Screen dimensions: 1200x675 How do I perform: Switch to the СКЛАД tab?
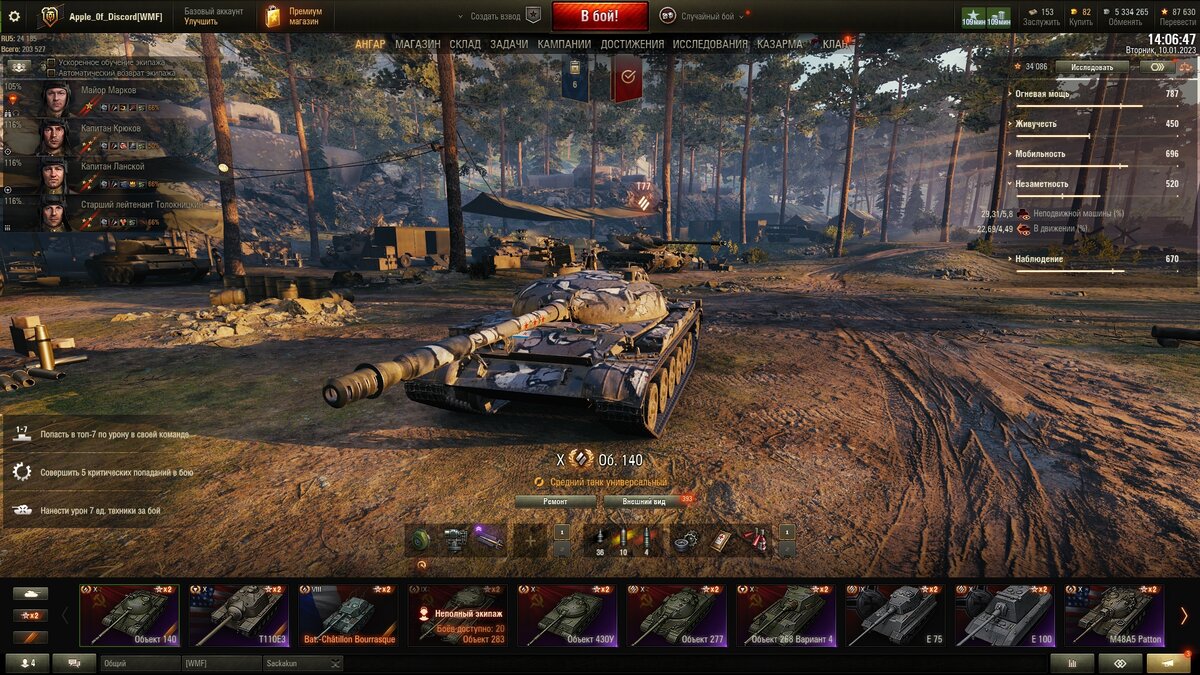(465, 44)
